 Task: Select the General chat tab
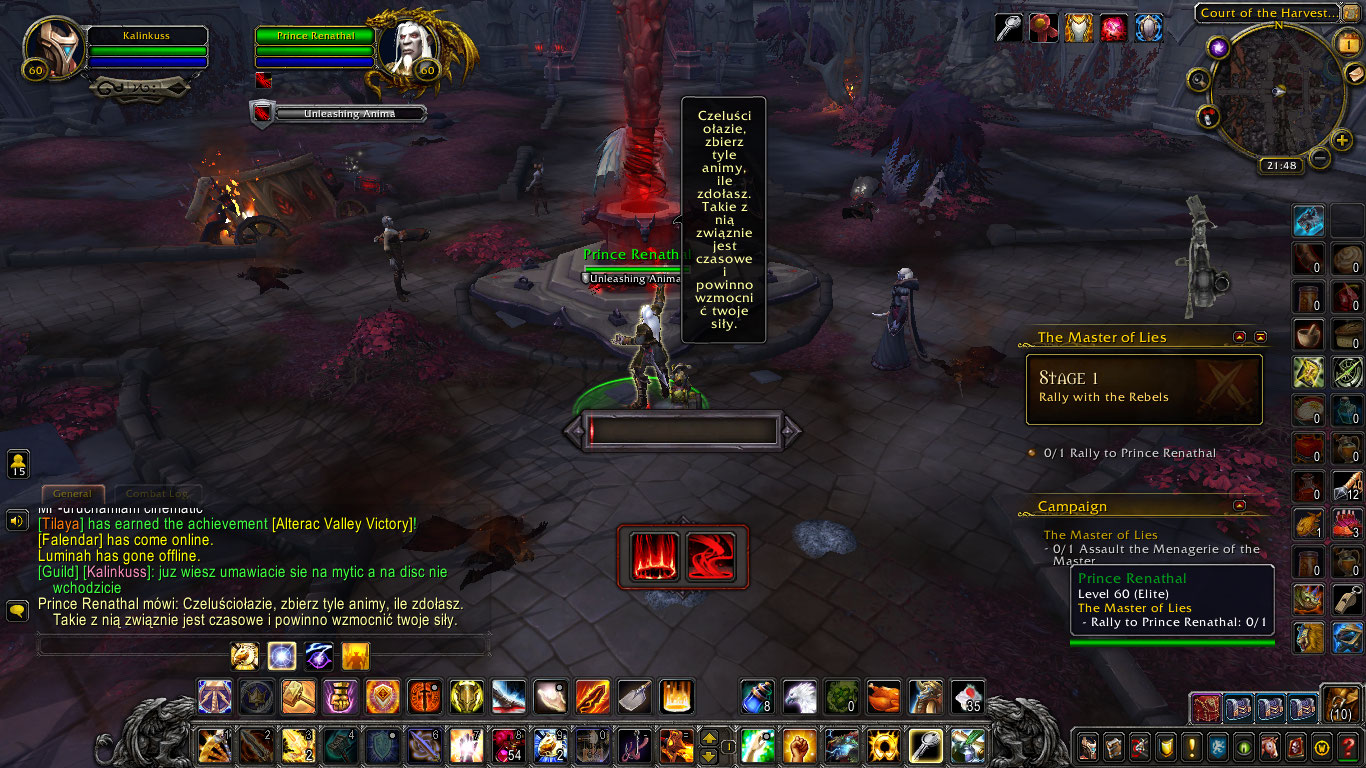click(x=72, y=493)
